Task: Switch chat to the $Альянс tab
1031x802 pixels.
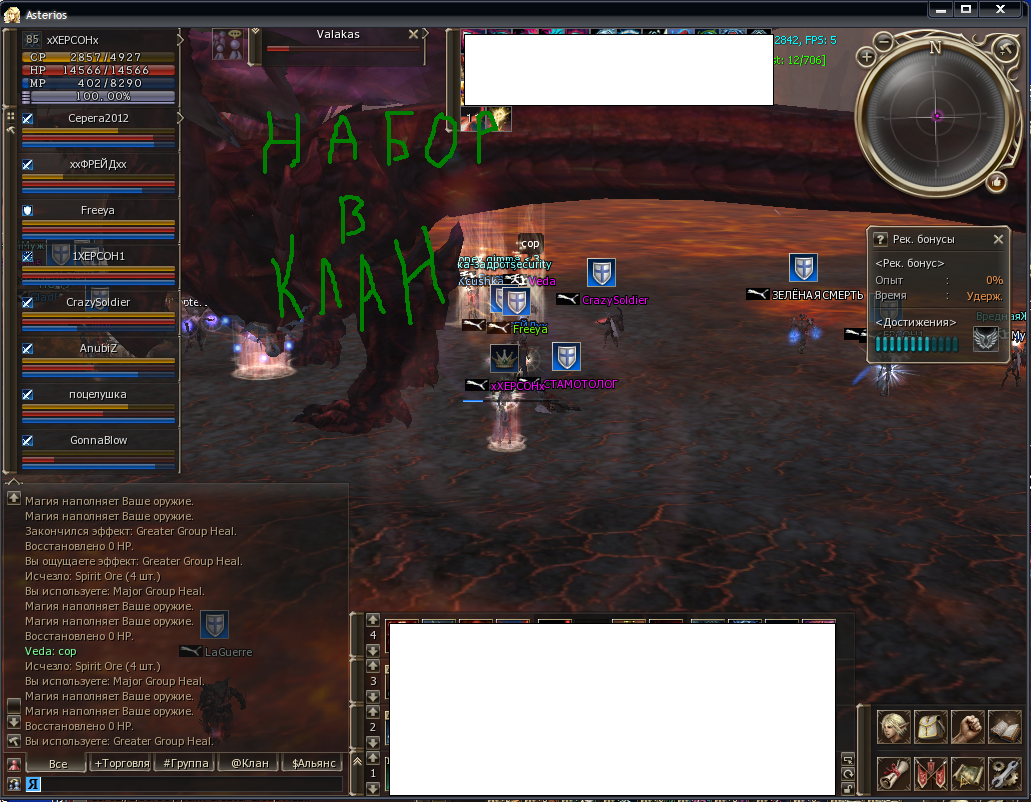Action: tap(313, 763)
